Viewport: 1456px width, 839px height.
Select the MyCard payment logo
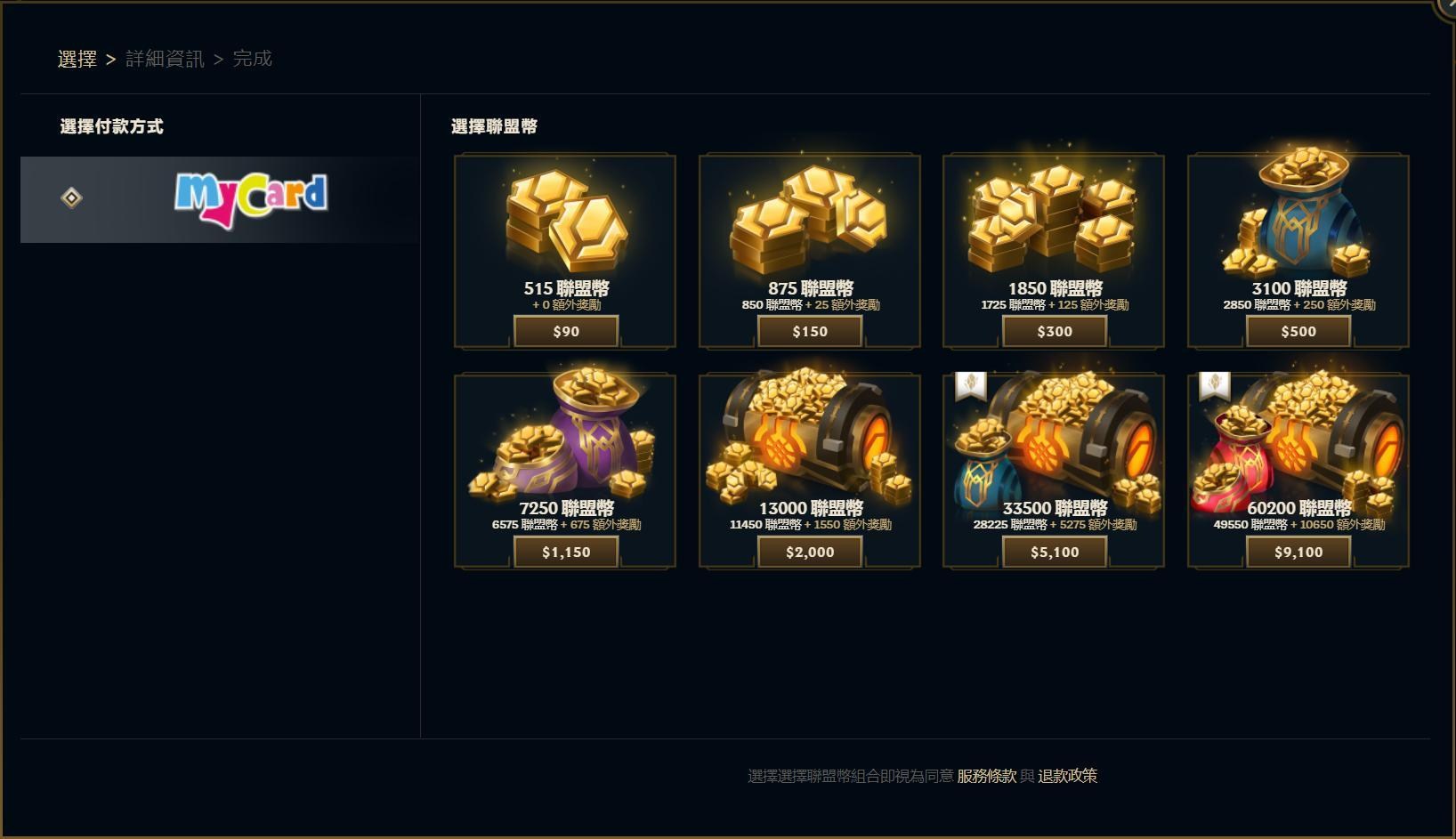tap(252, 198)
